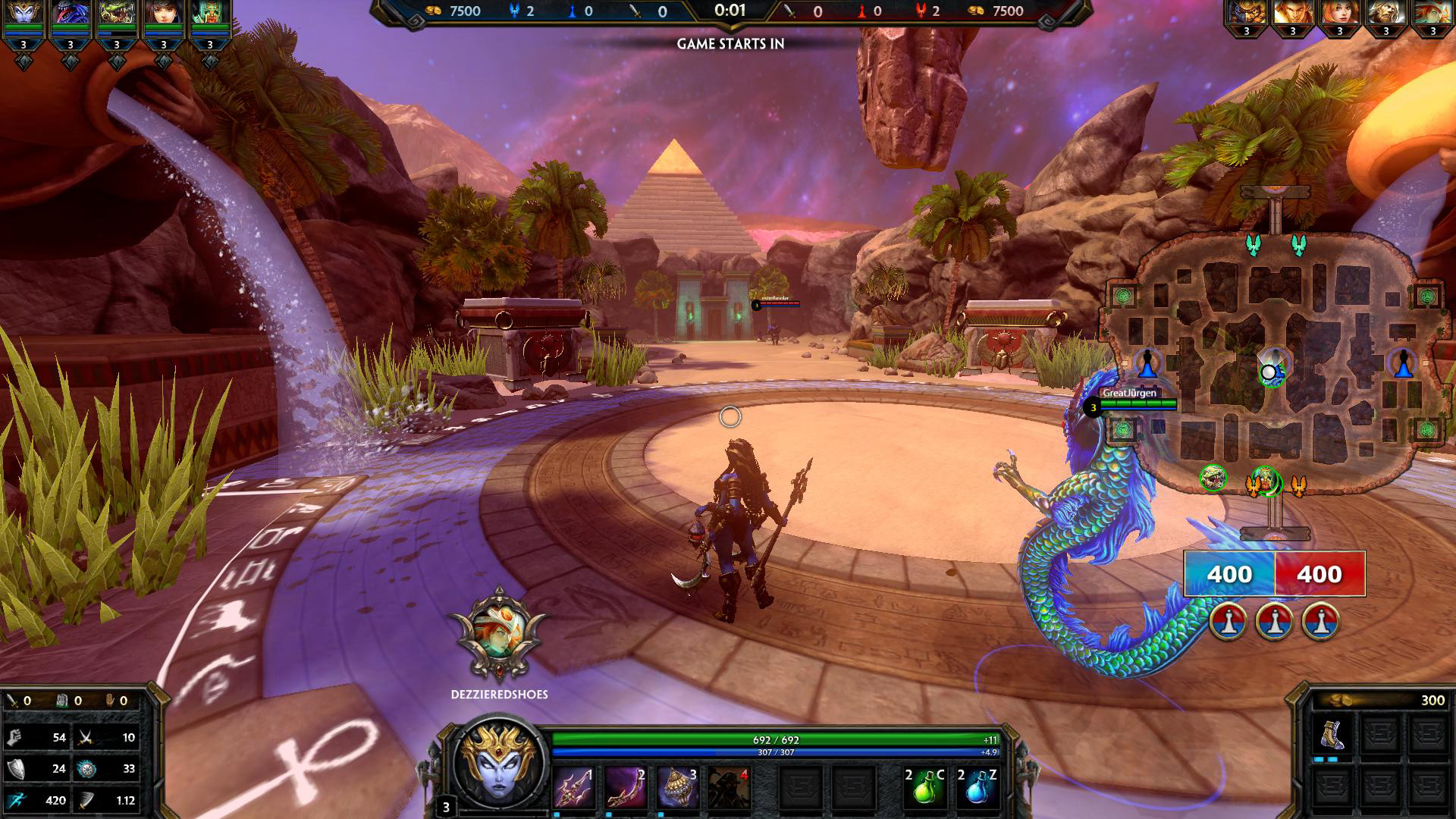1456x819 pixels.
Task: Inspect the golden-armored warrior enemy portrait
Action: click(1293, 14)
